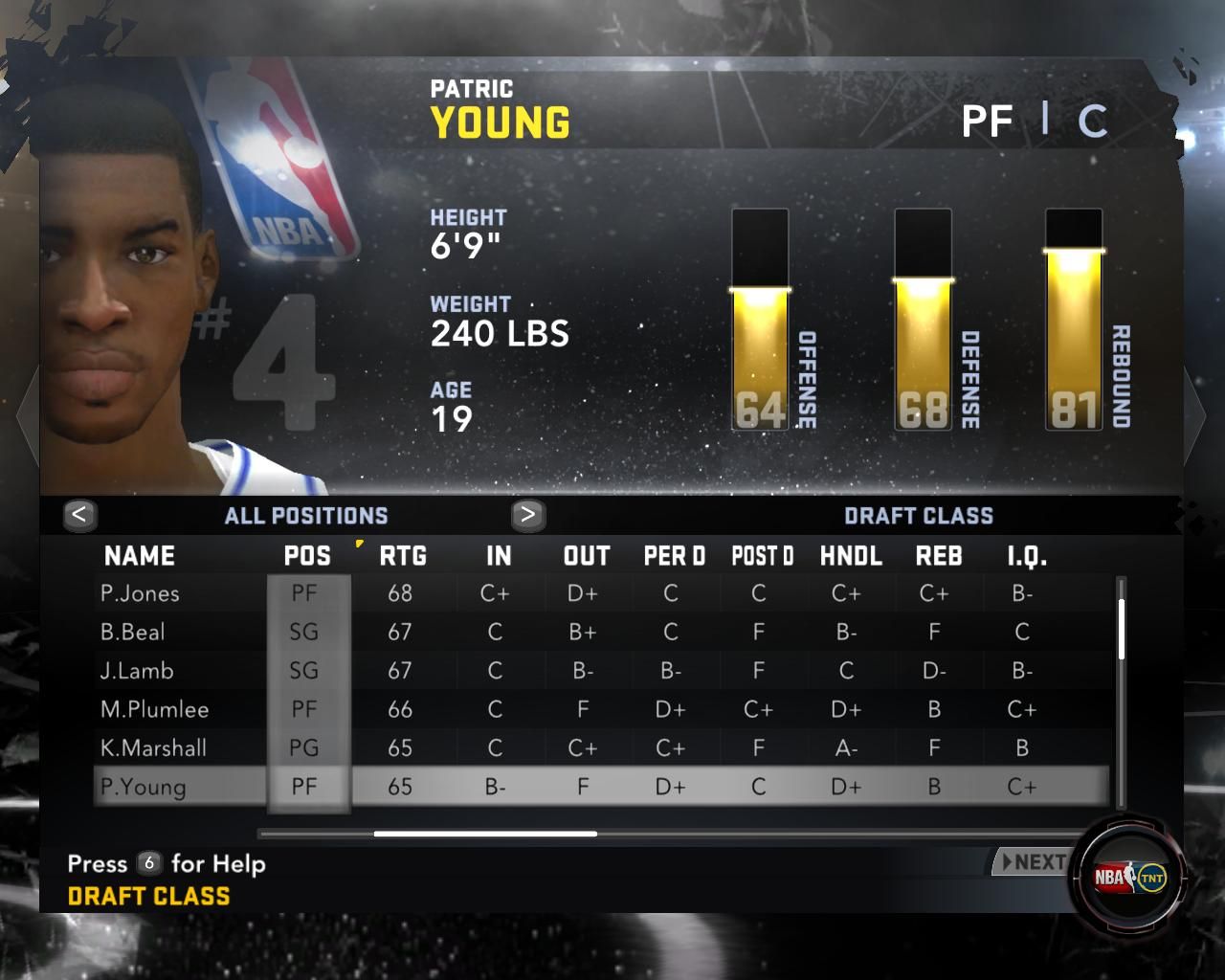Sort the list by POS column
The width and height of the screenshot is (1225, 980).
pyautogui.click(x=307, y=556)
